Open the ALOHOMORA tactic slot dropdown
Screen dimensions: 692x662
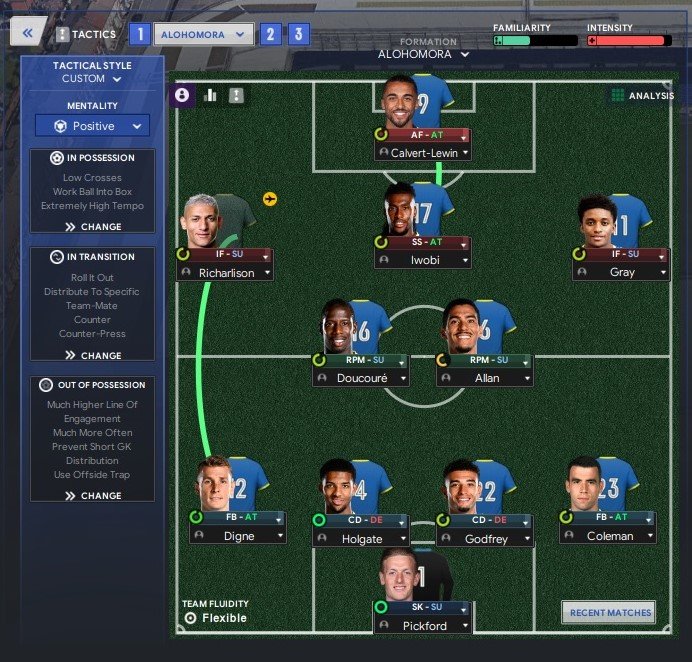click(x=203, y=33)
